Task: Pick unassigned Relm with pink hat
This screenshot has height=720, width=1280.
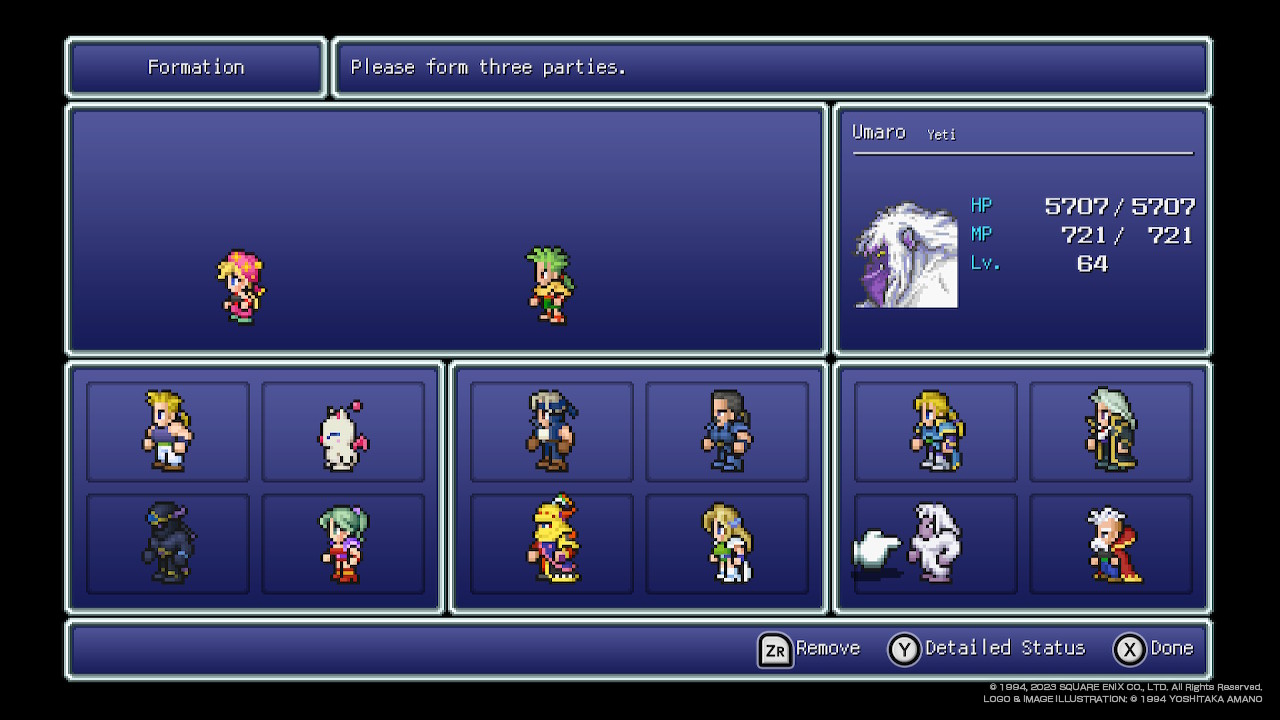Action: point(242,287)
